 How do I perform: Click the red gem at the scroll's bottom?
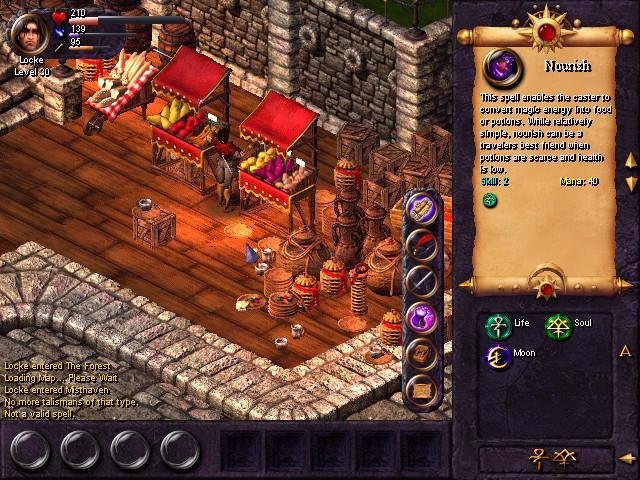546,290
